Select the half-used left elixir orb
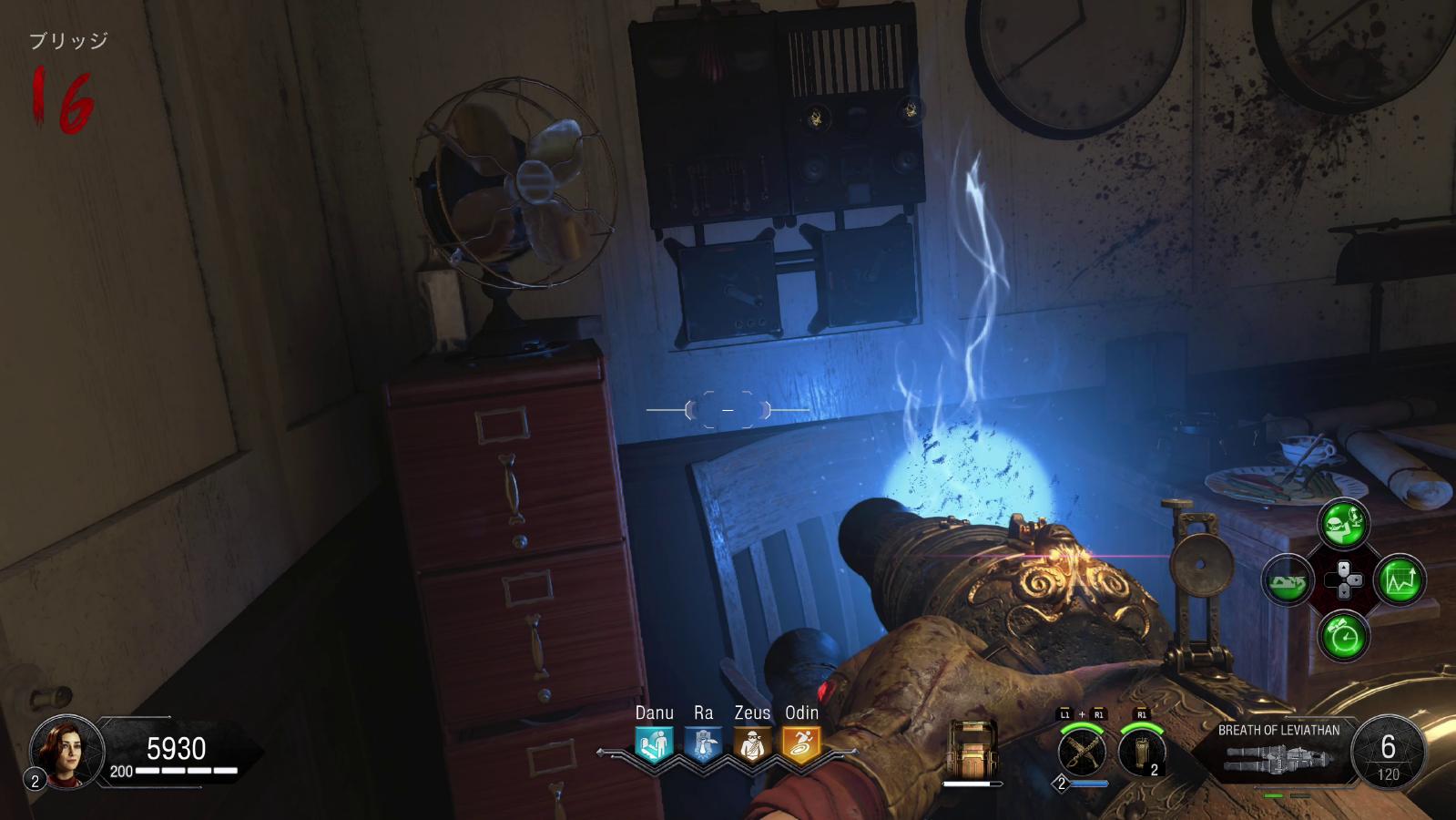The image size is (1456, 820). (x=1287, y=579)
